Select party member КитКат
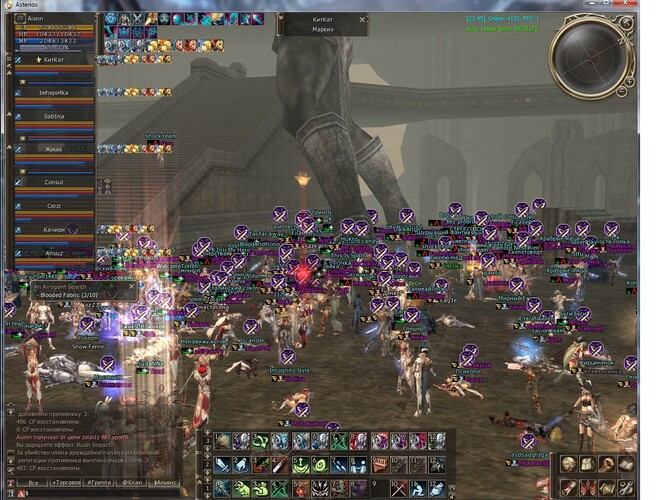656x500 pixels. (x=53, y=62)
